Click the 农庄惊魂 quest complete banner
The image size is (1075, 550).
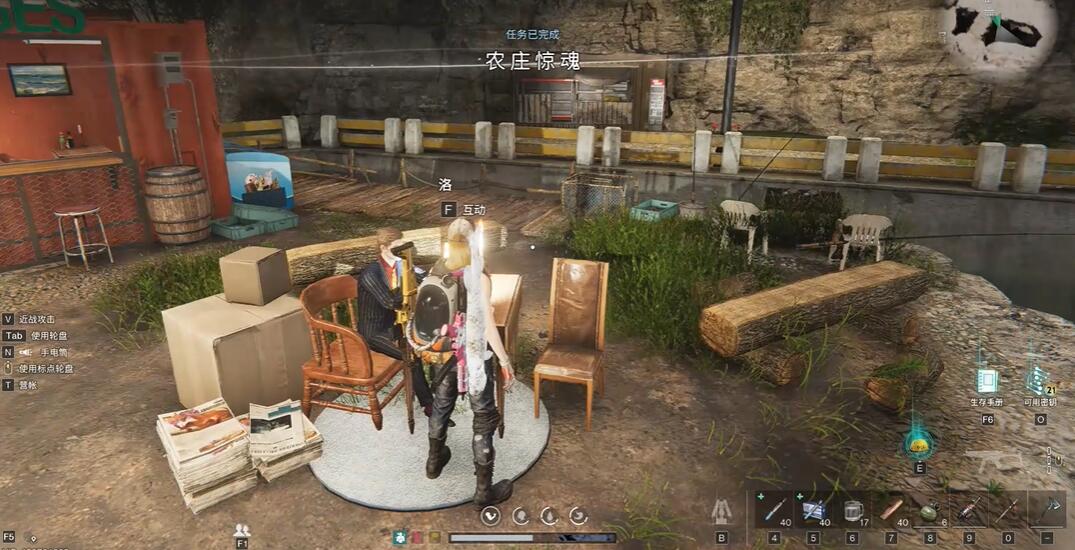532,61
